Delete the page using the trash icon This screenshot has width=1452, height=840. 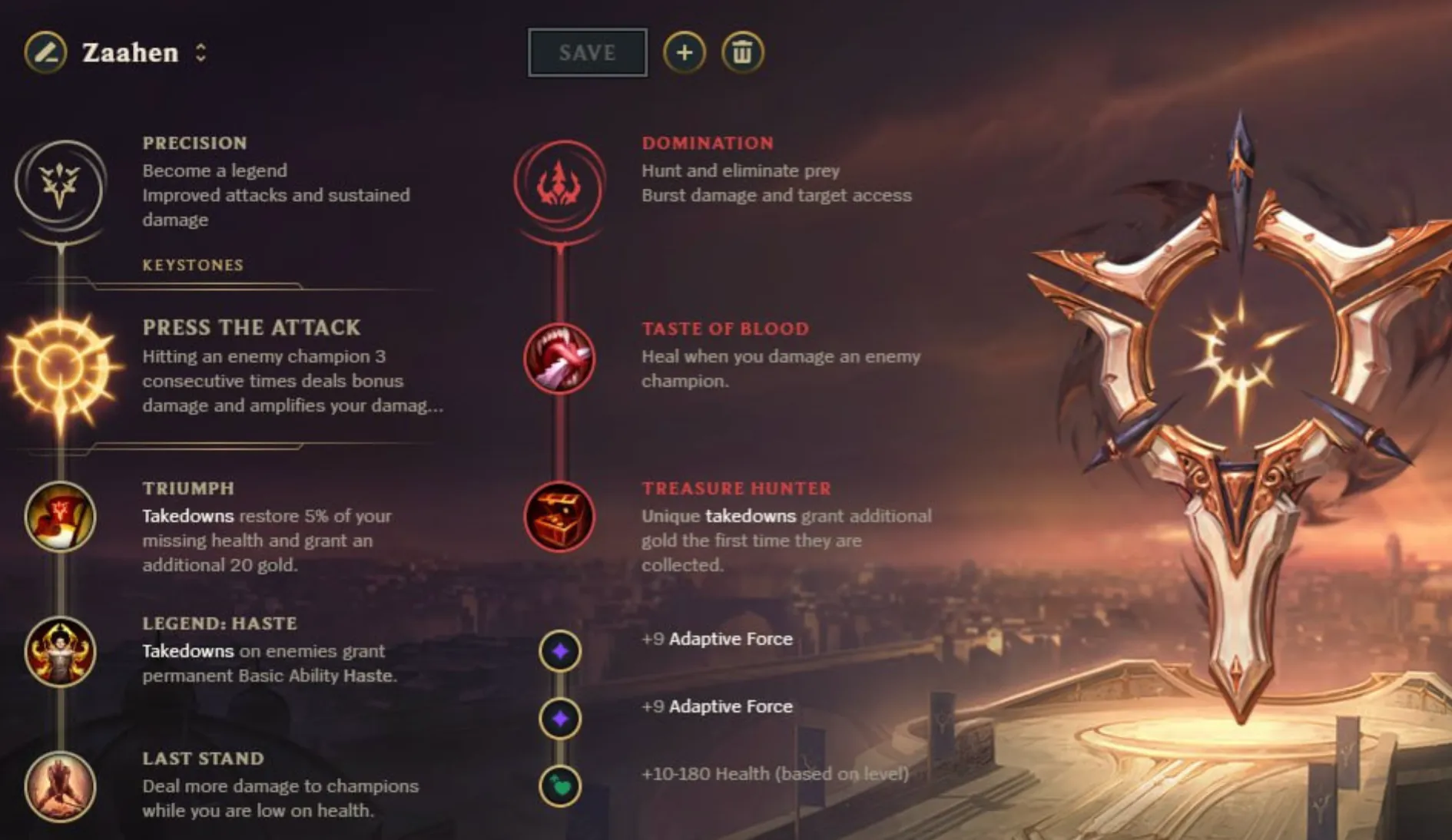(741, 52)
